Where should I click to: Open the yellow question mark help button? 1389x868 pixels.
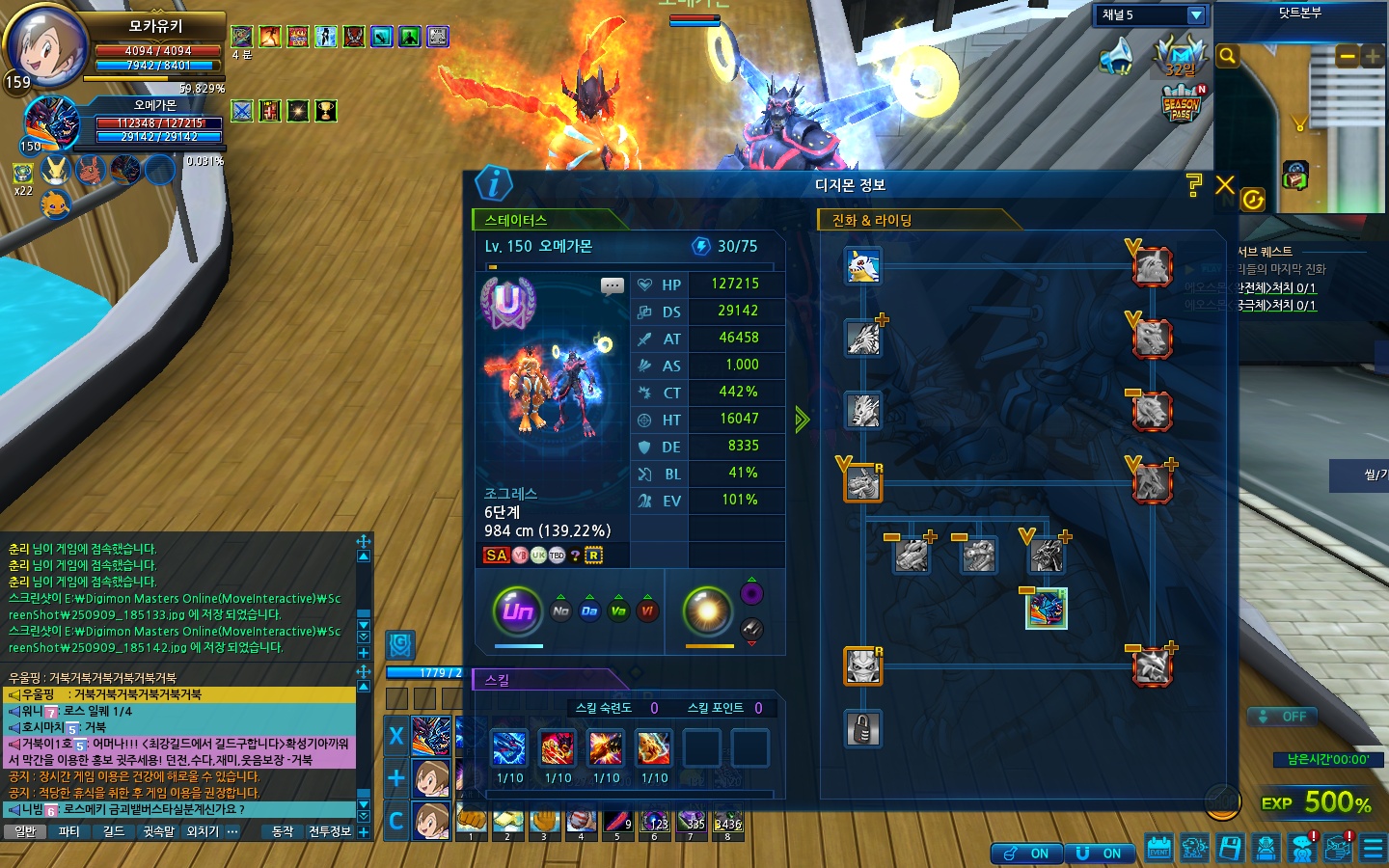coord(1194,185)
